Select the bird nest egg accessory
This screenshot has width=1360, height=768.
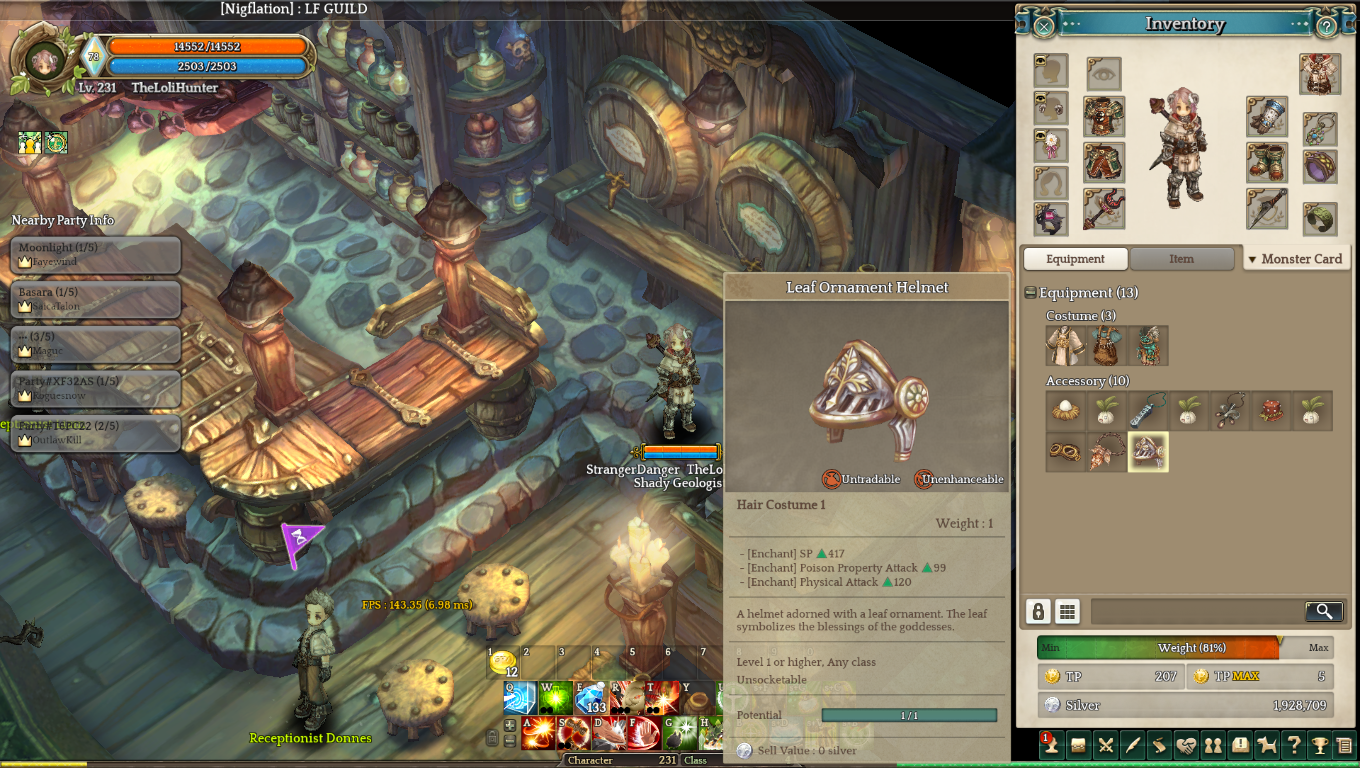pos(1065,411)
